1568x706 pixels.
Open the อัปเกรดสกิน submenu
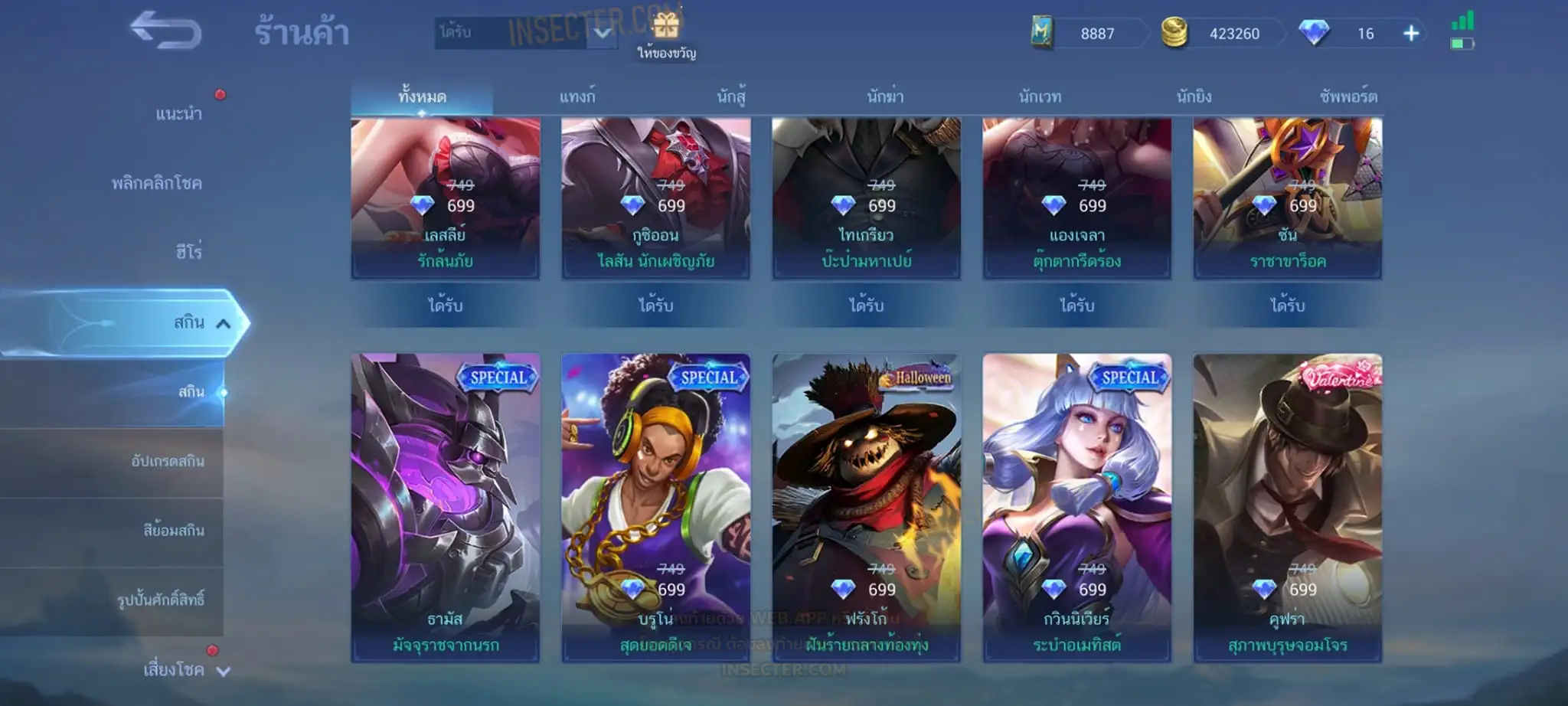pos(168,461)
